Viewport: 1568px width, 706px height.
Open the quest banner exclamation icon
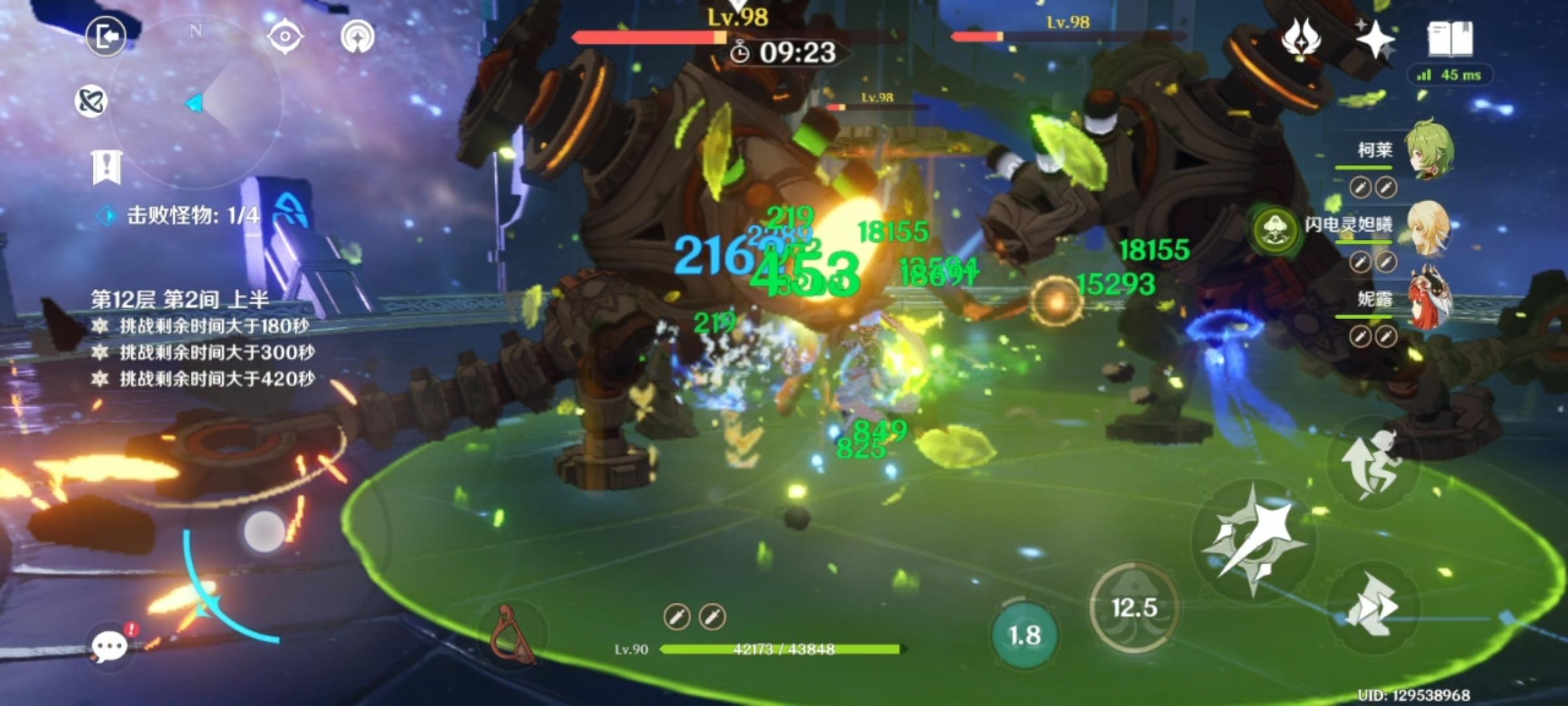(x=106, y=167)
